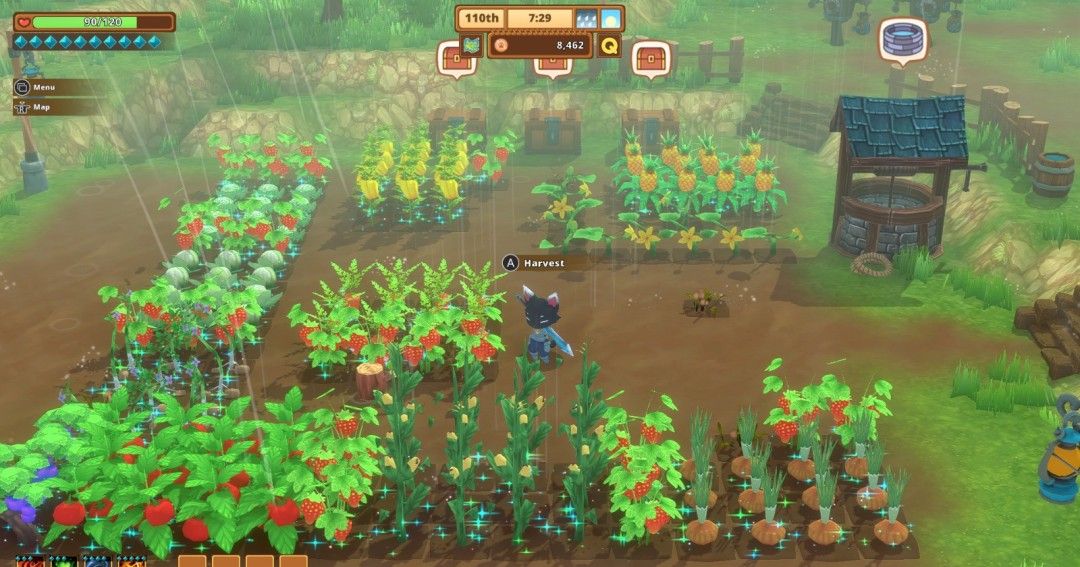Open the quest log Q icon
The width and height of the screenshot is (1080, 567).
coord(609,45)
